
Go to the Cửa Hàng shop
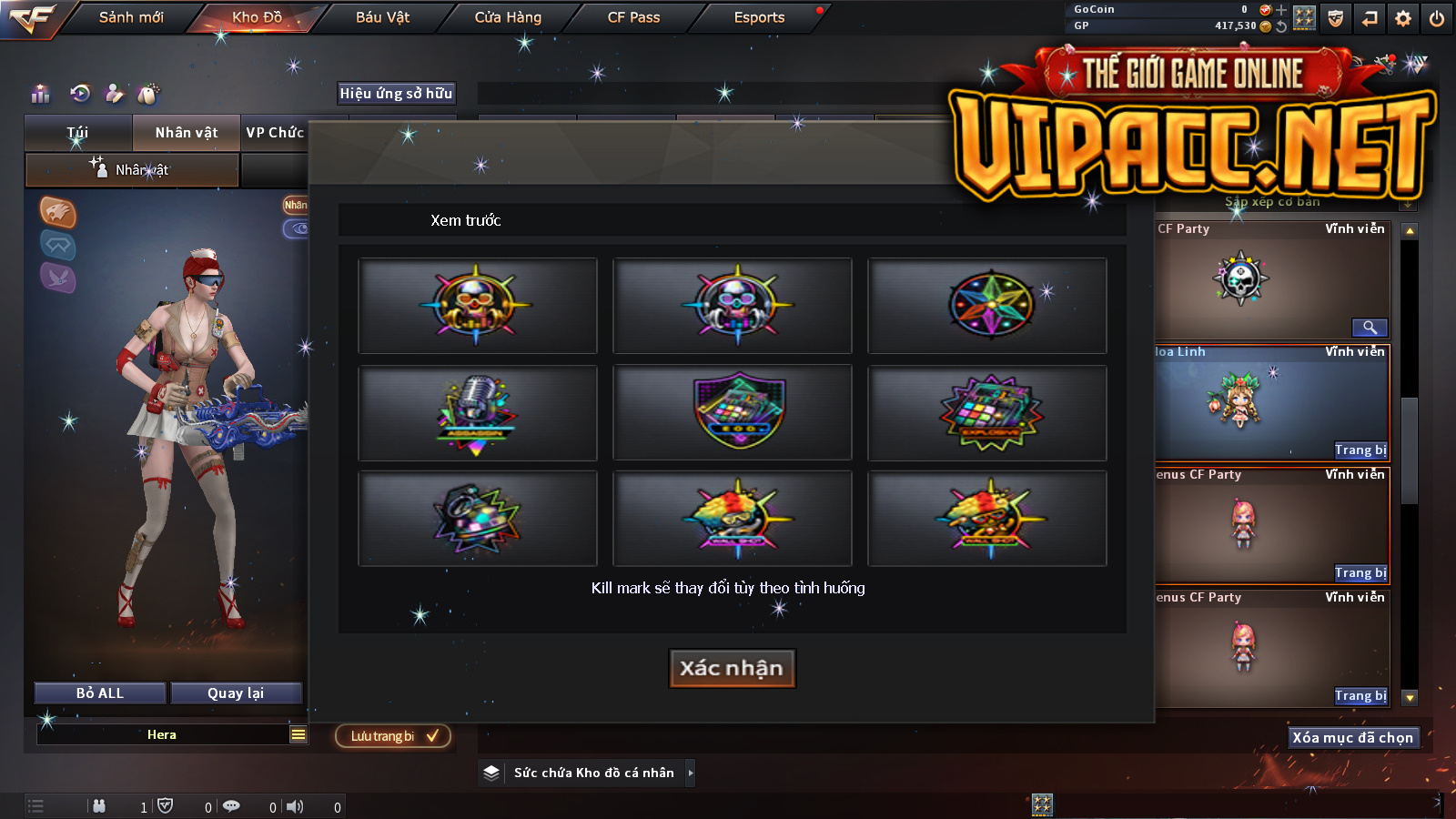point(508,17)
